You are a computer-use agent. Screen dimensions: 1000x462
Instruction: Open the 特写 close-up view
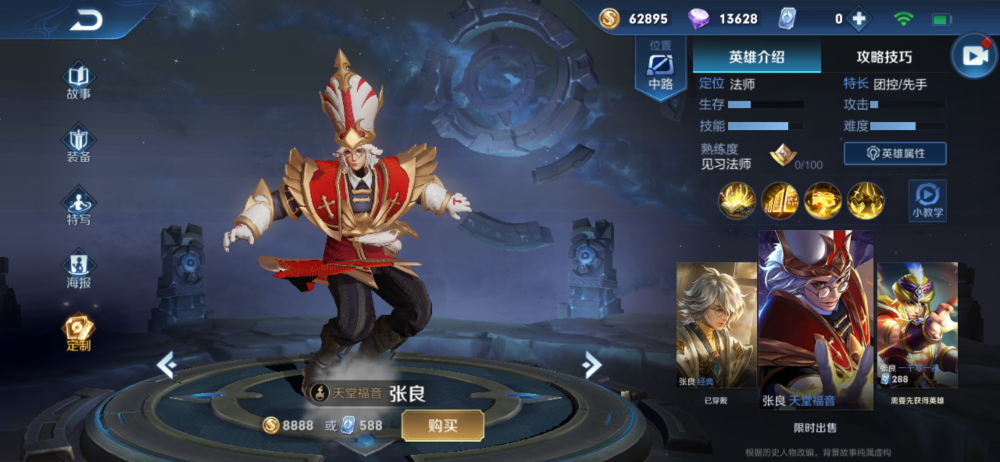78,207
